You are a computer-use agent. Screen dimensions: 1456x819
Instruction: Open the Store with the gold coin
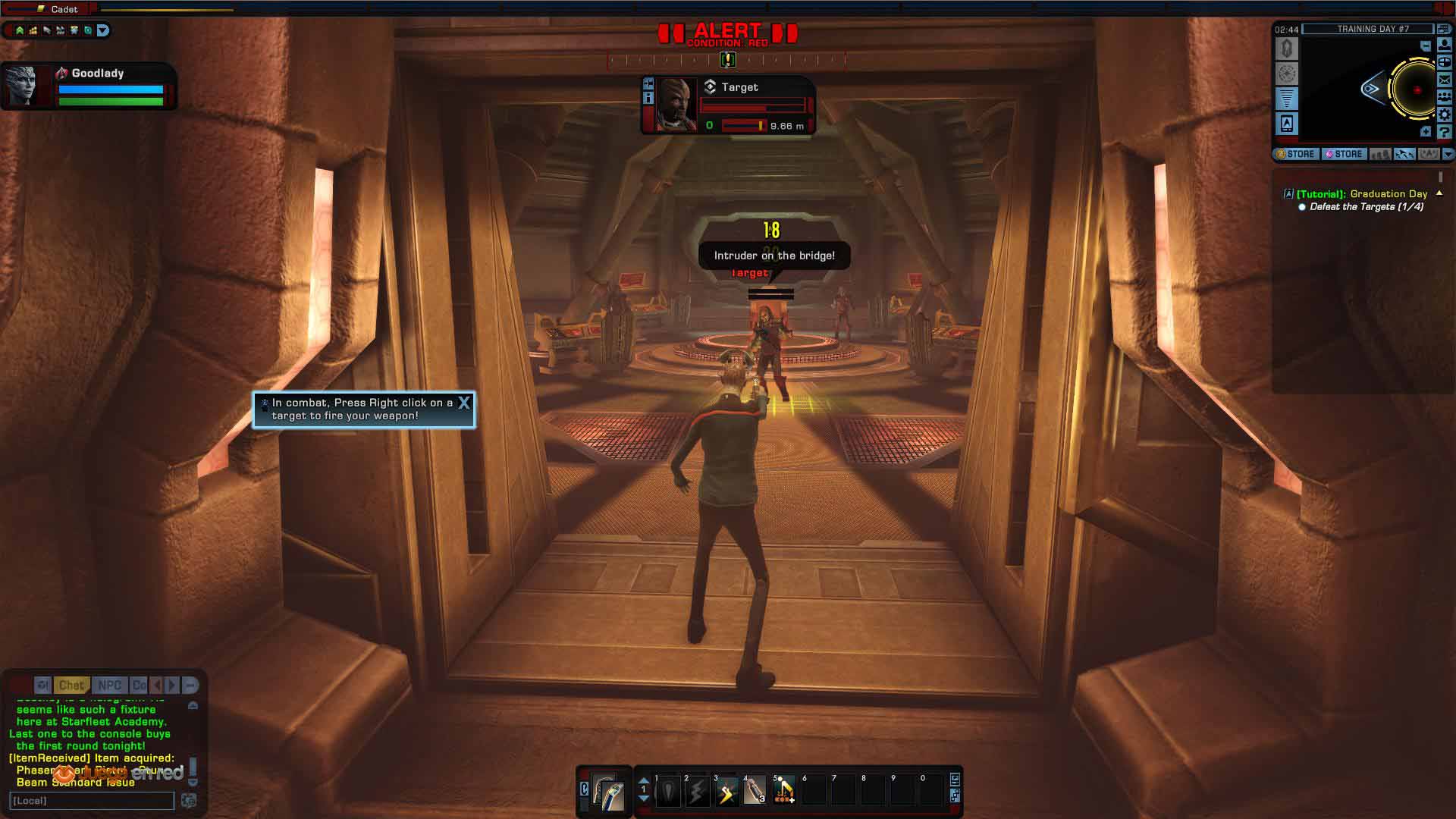pyautogui.click(x=1295, y=154)
